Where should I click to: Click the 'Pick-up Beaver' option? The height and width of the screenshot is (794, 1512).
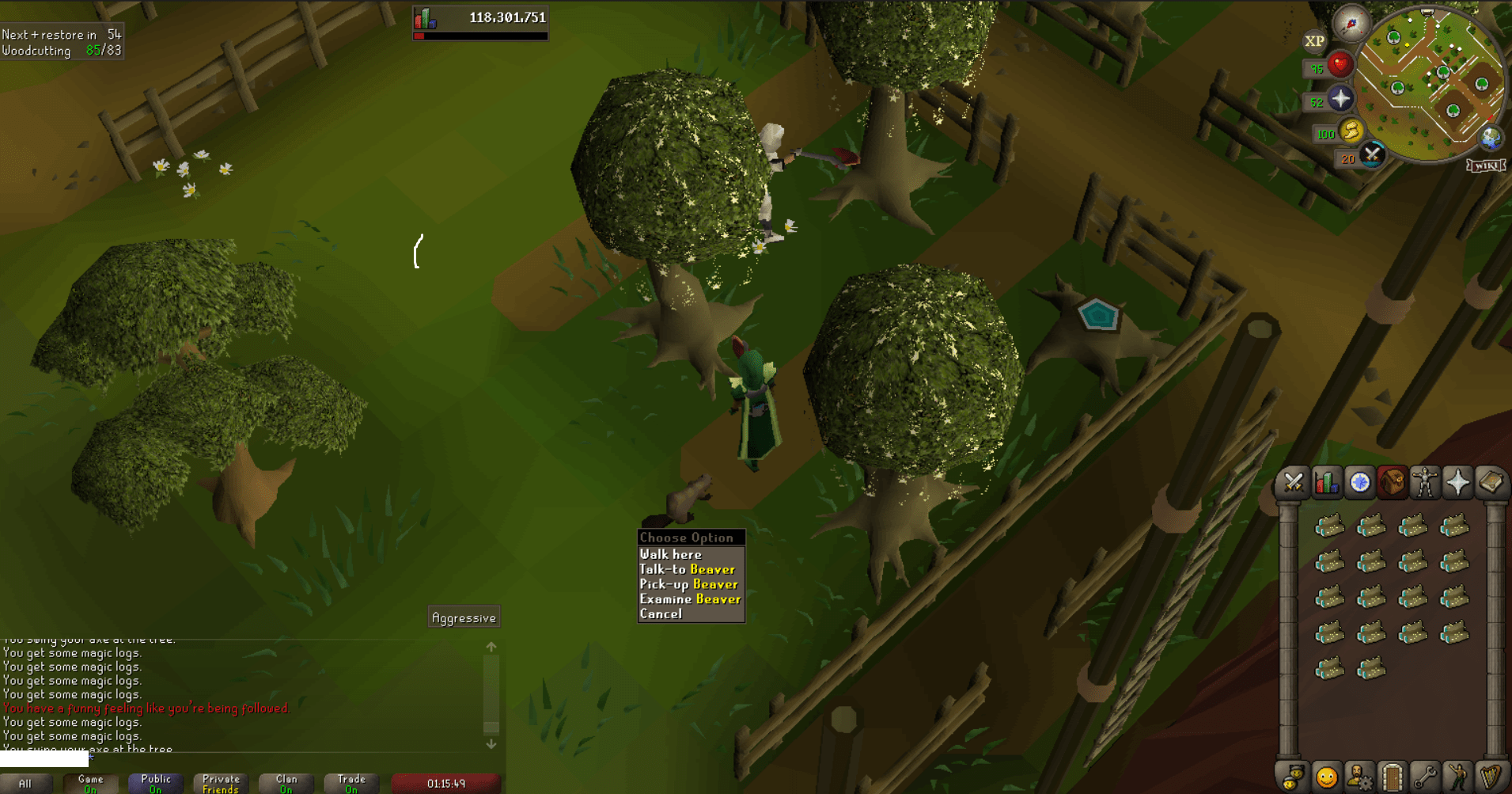[x=688, y=584]
